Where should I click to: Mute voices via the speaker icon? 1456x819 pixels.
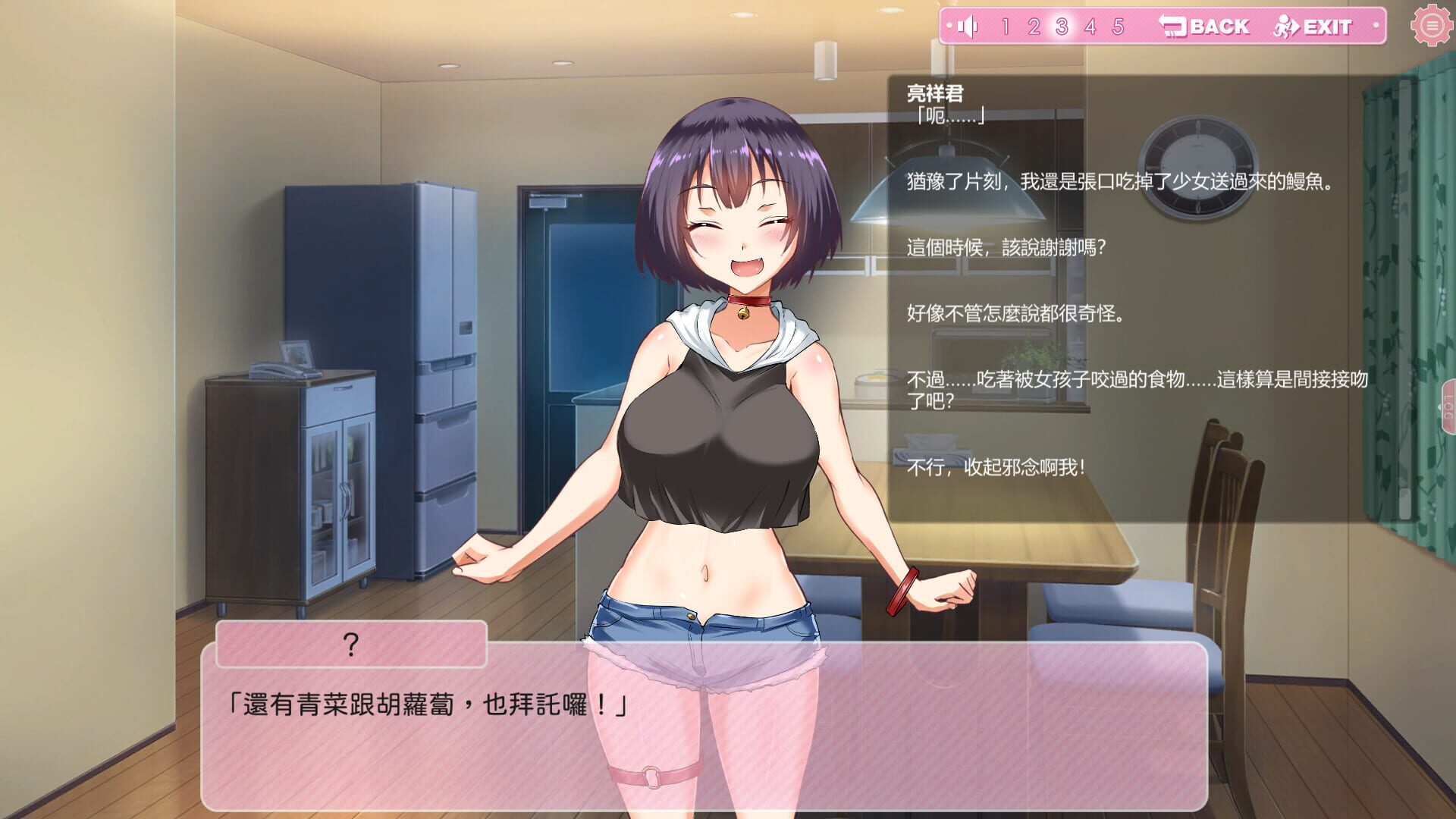pos(968,27)
